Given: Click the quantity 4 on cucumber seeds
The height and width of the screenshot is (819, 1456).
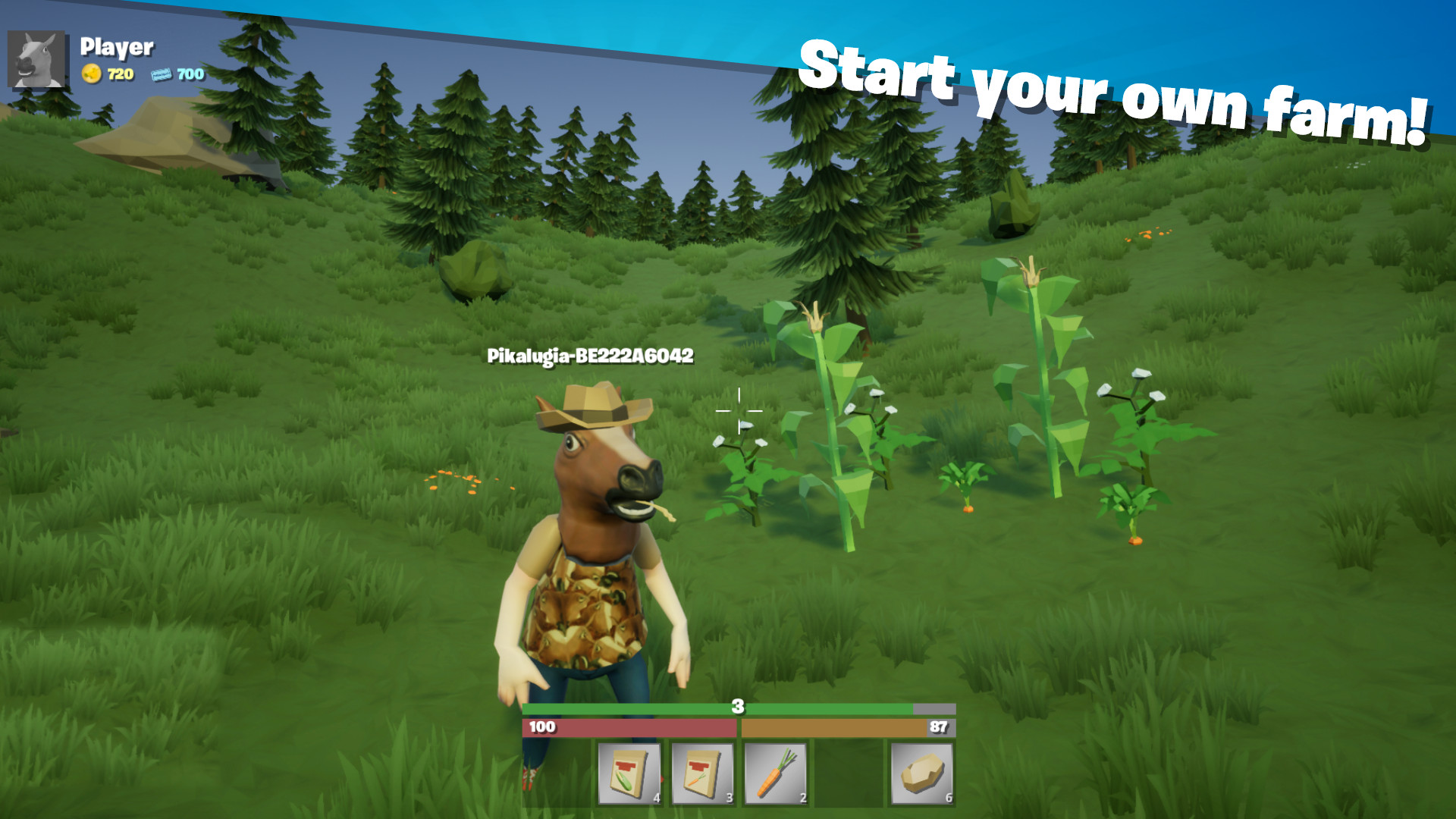Looking at the screenshot, I should click(655, 797).
